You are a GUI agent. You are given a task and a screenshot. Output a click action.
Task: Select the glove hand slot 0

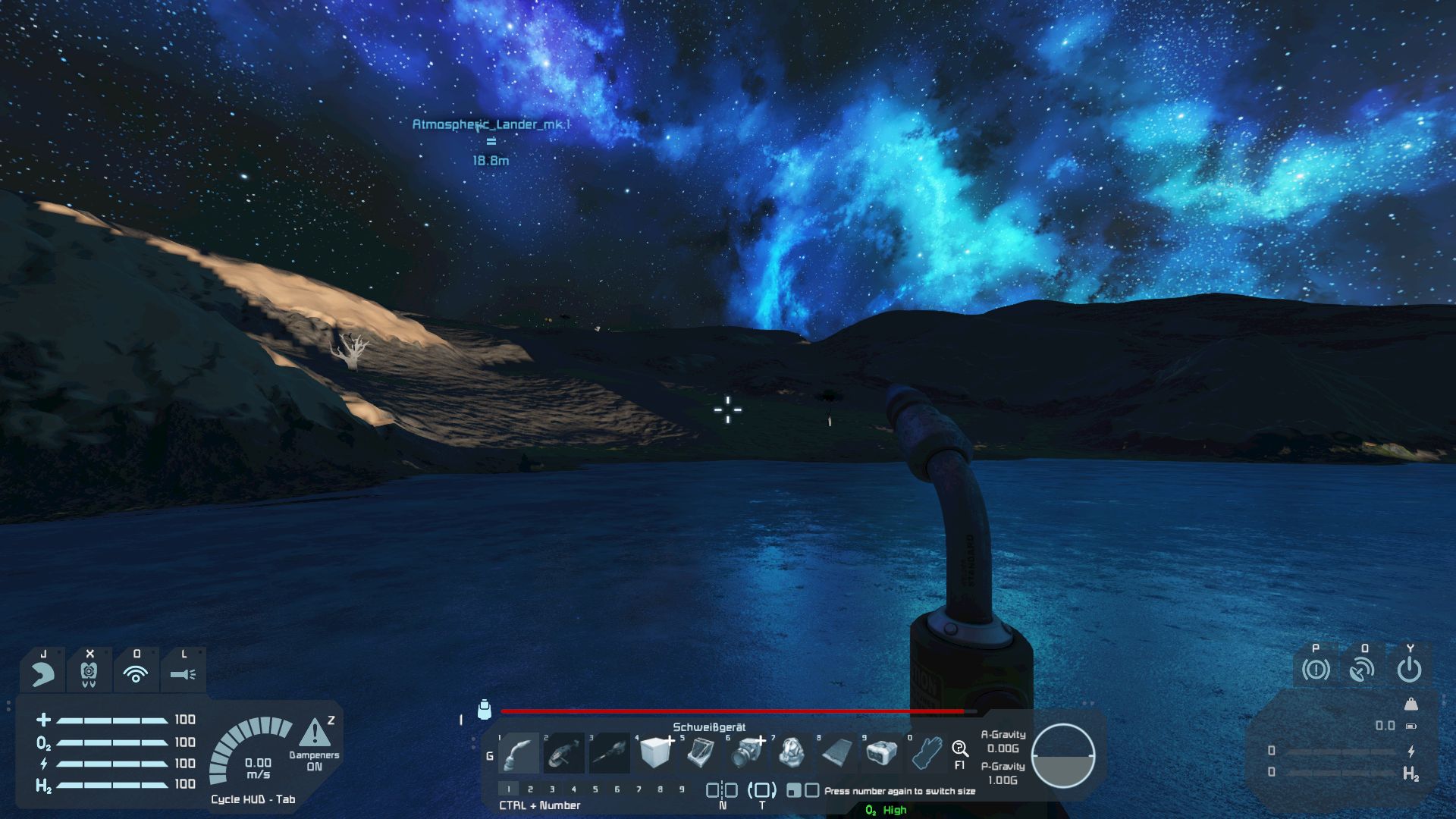click(927, 754)
